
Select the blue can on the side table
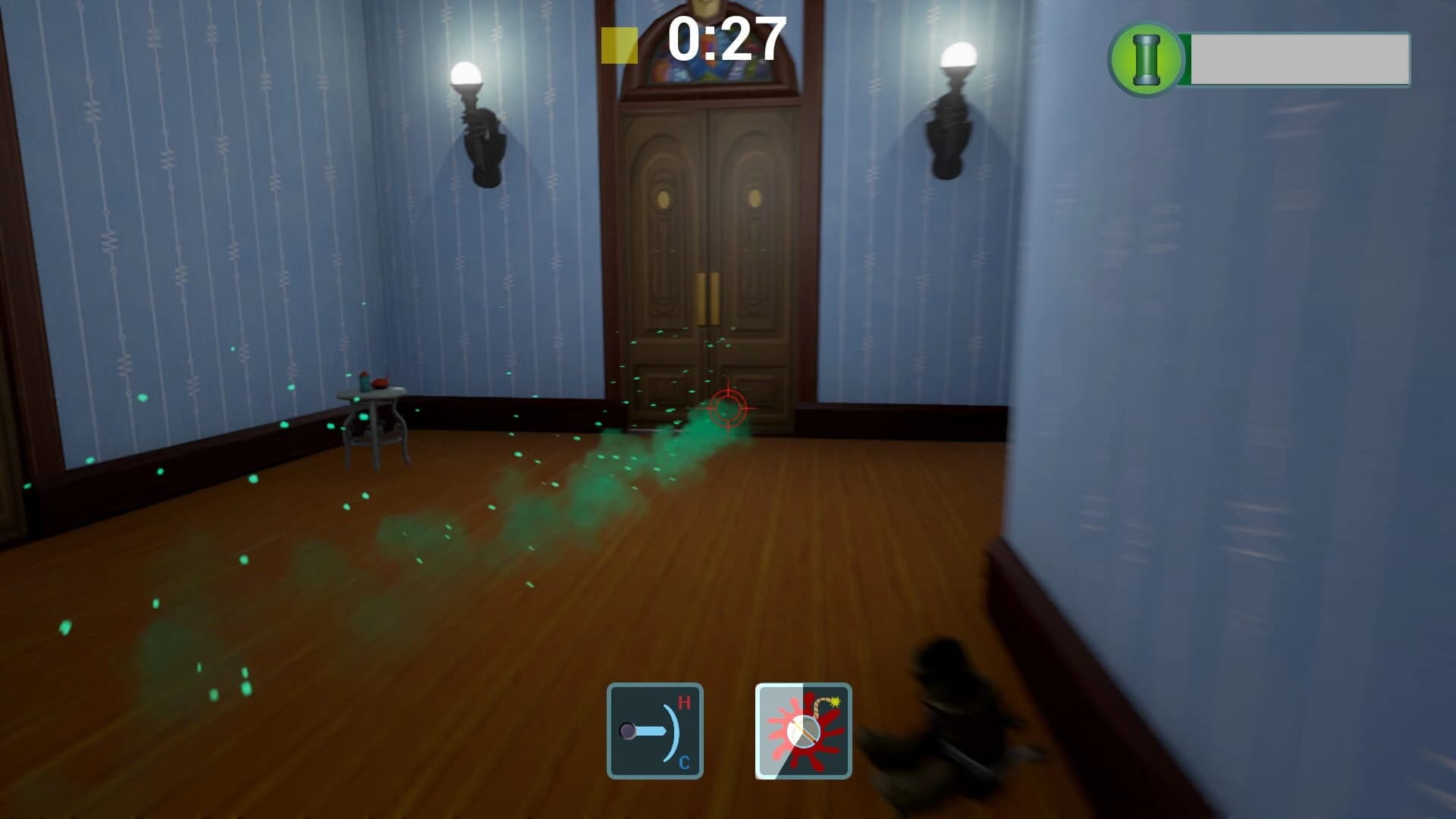(364, 384)
